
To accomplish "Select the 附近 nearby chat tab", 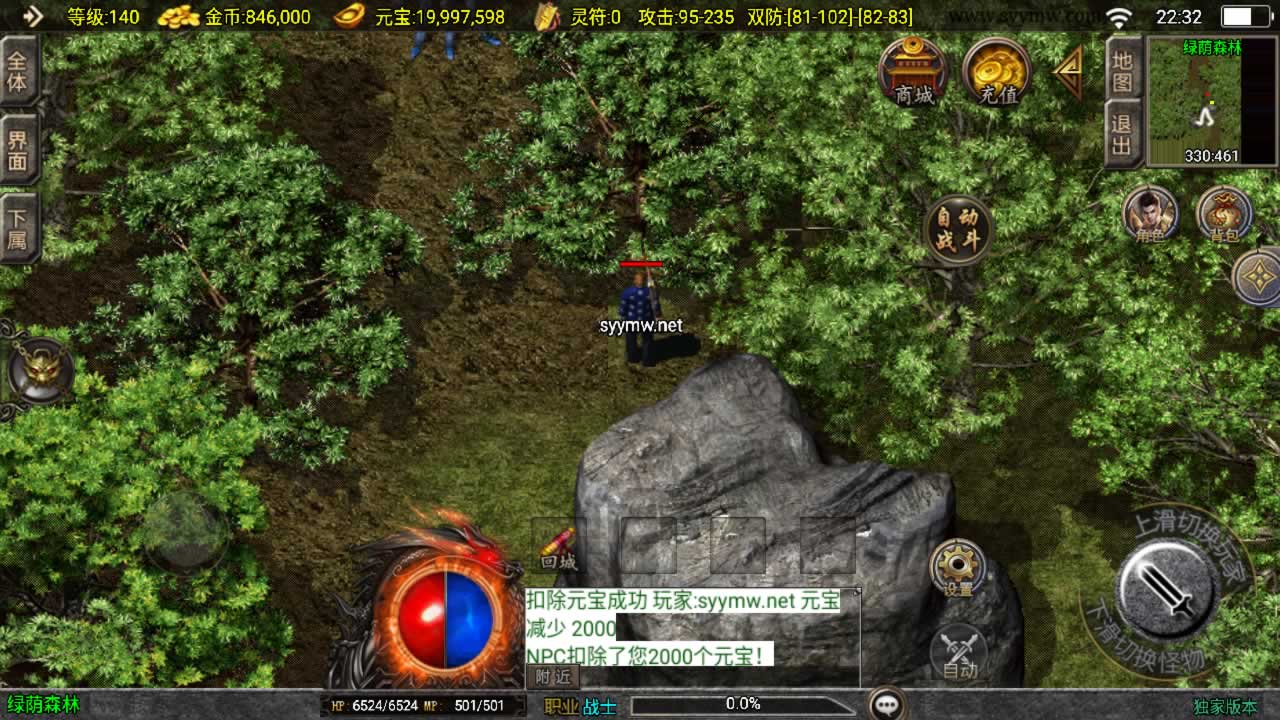I will [x=552, y=677].
